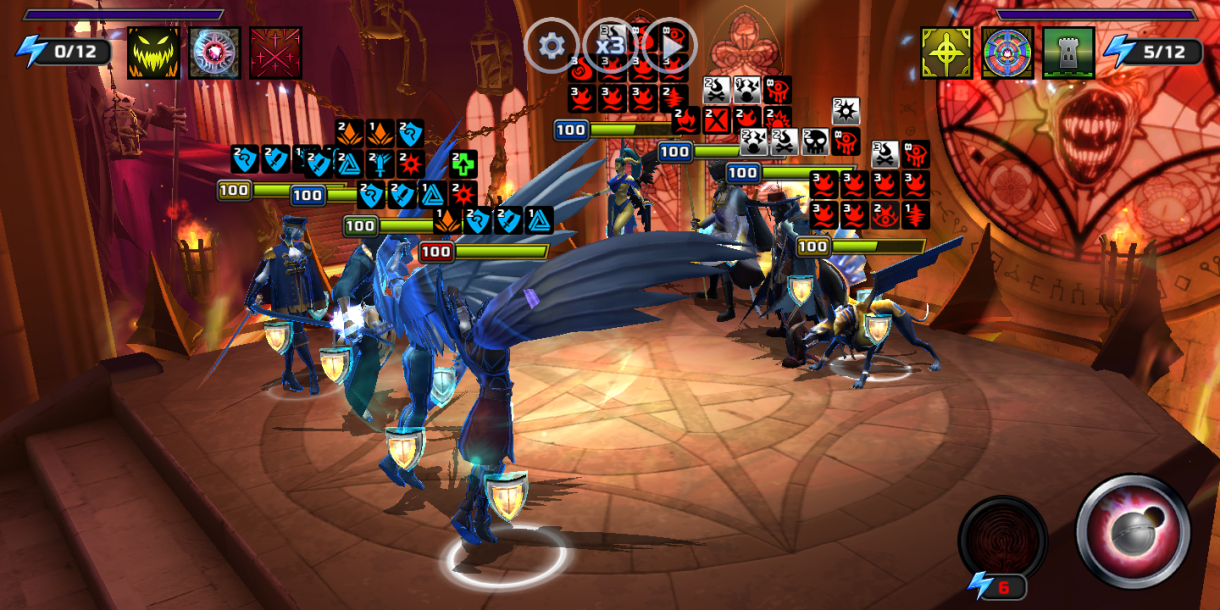1220x610 pixels.
Task: Select the dark red crossed-lines icon
Action: [x=275, y=52]
